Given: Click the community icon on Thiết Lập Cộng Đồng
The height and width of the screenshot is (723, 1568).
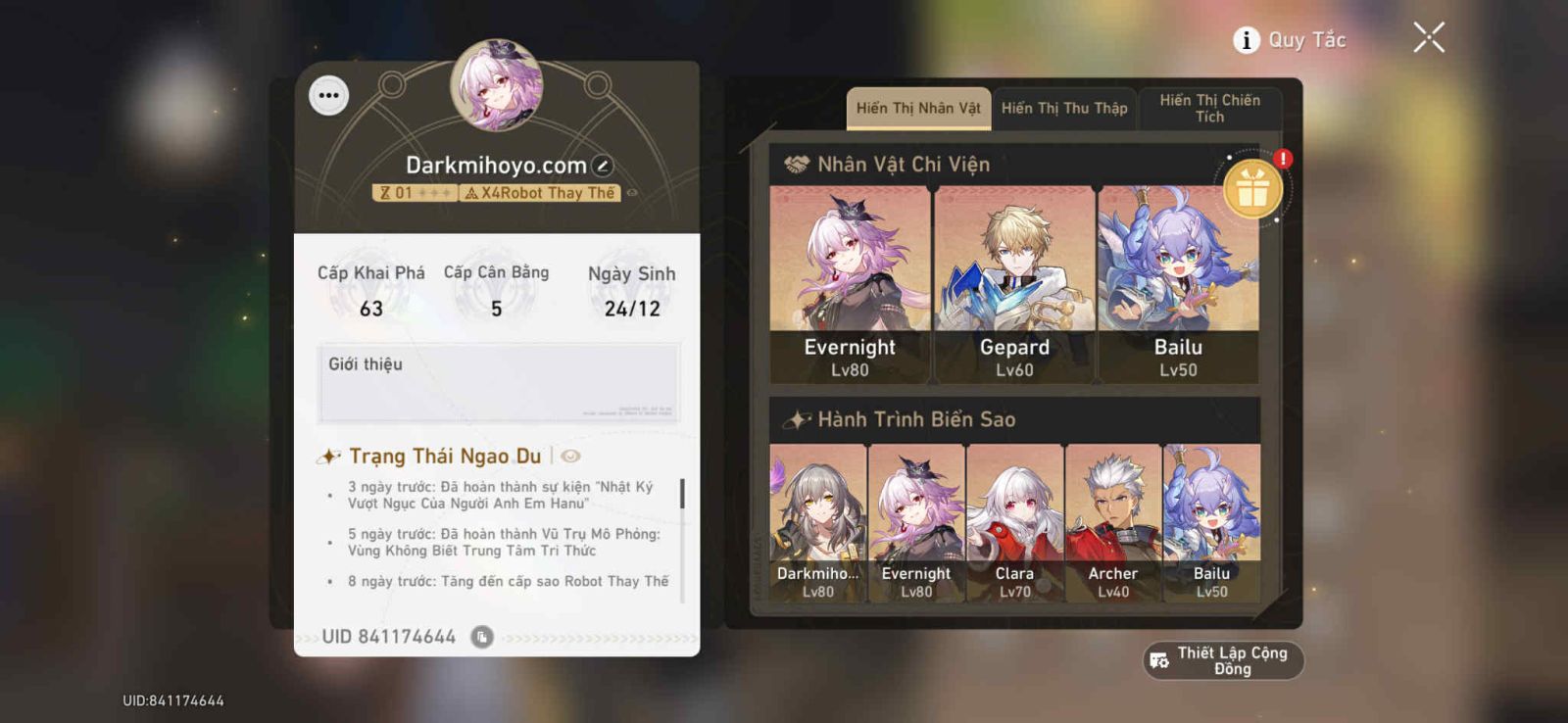Looking at the screenshot, I should (1159, 660).
